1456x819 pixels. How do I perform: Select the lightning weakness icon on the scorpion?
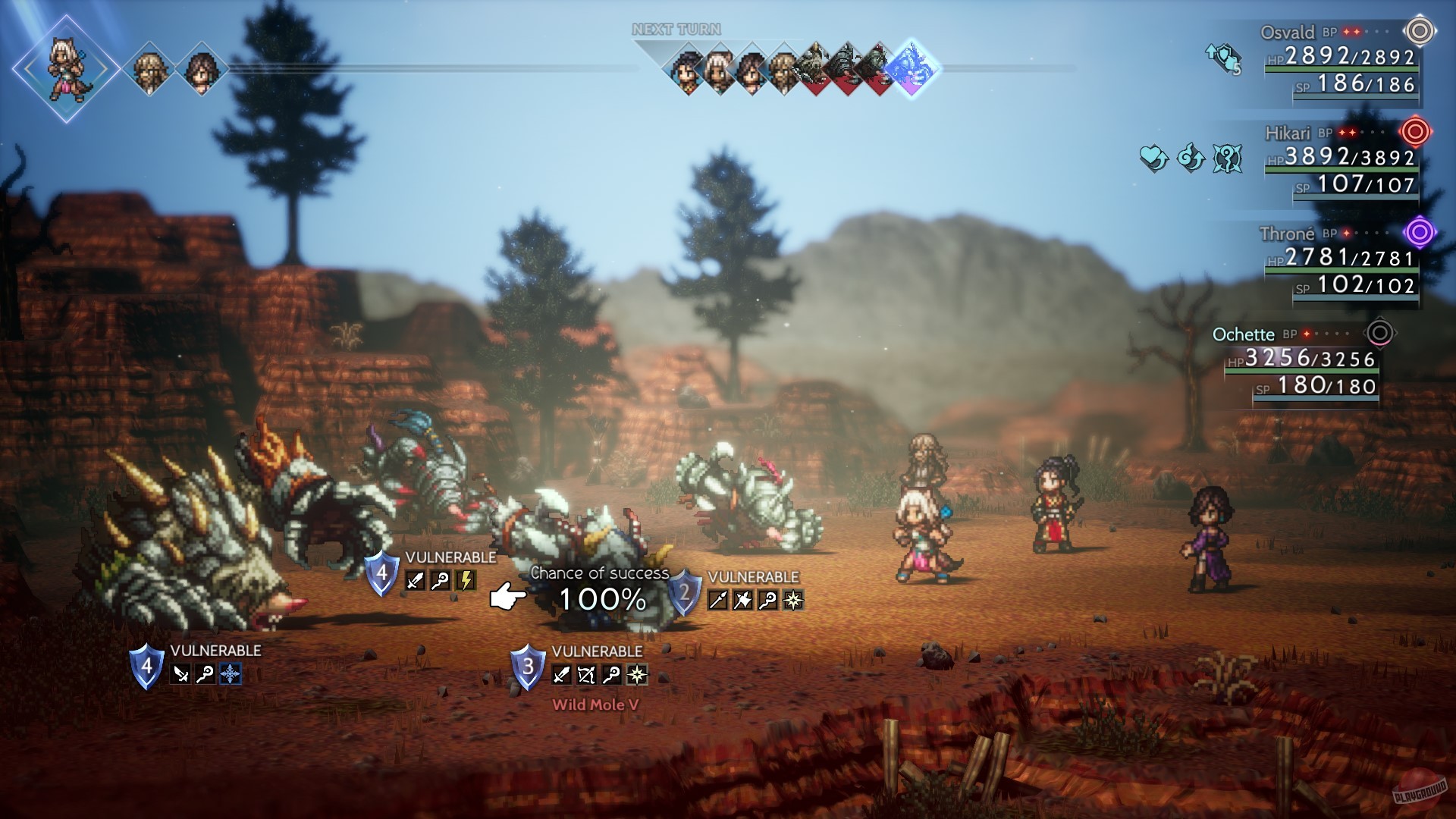[x=466, y=579]
